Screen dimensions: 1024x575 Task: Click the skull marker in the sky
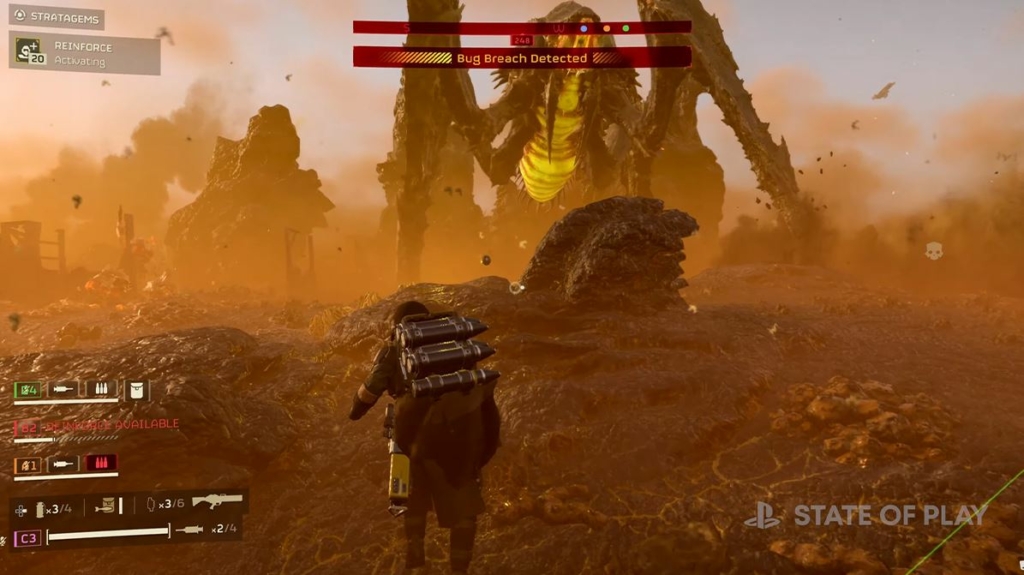coord(933,251)
